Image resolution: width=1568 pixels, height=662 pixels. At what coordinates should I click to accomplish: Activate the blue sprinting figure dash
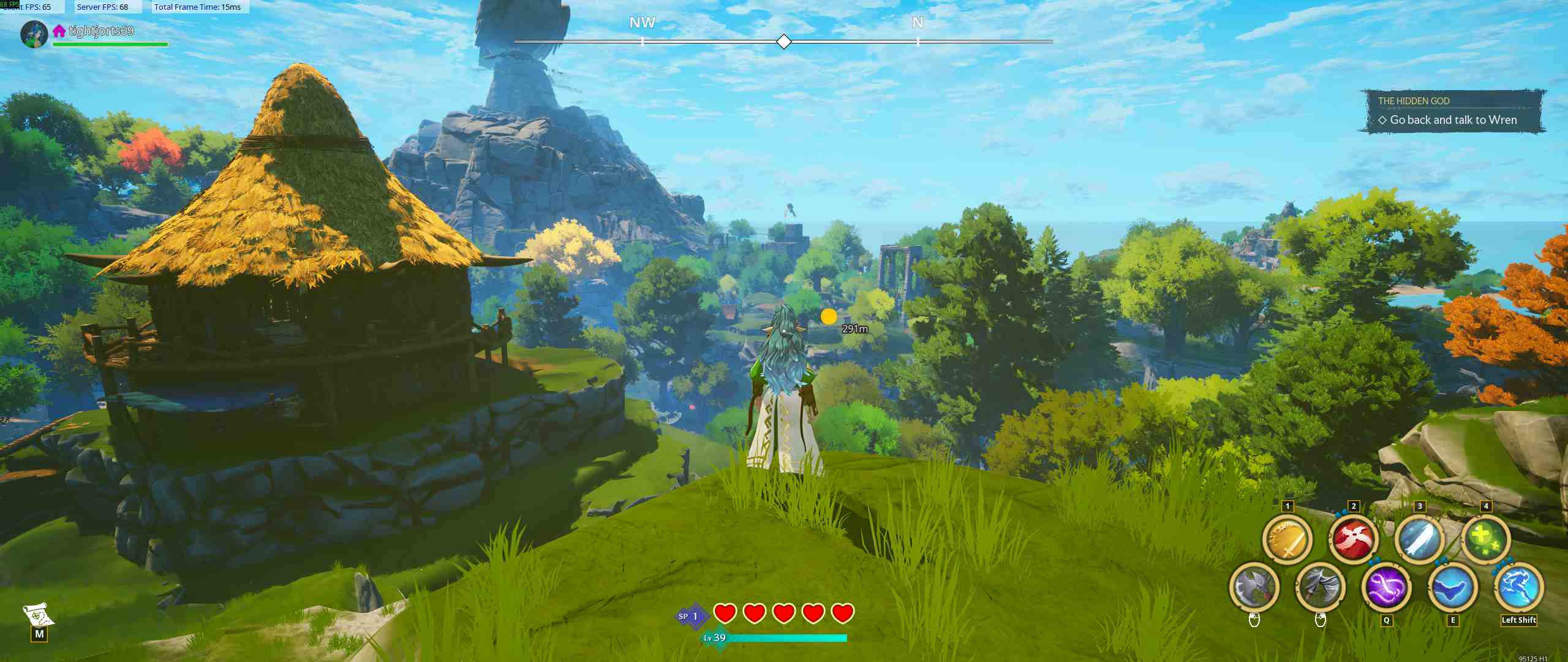[1518, 587]
